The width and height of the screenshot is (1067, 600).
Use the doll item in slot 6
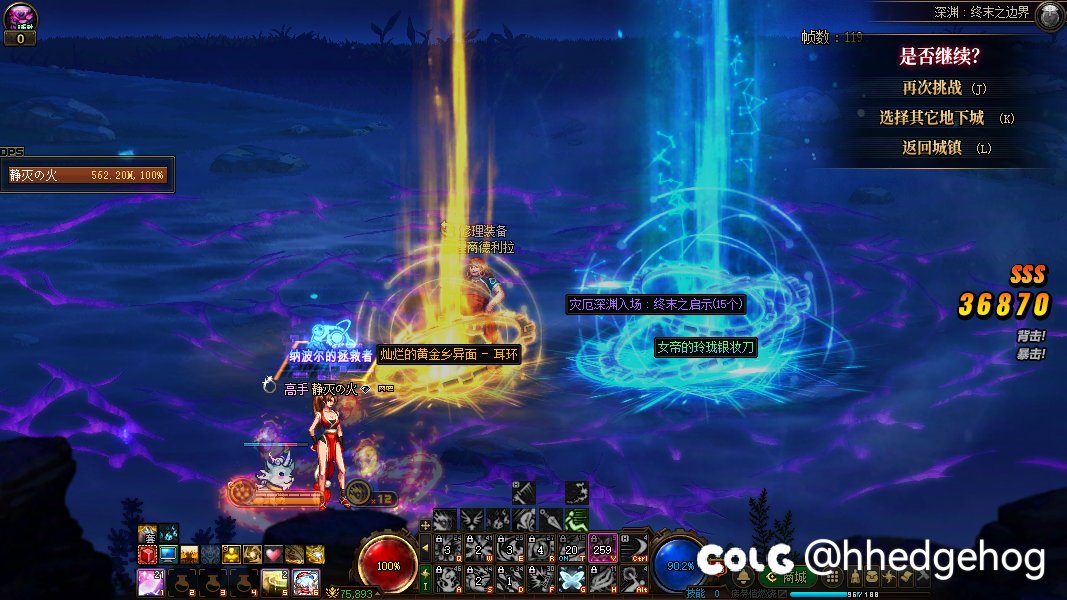click(x=305, y=581)
